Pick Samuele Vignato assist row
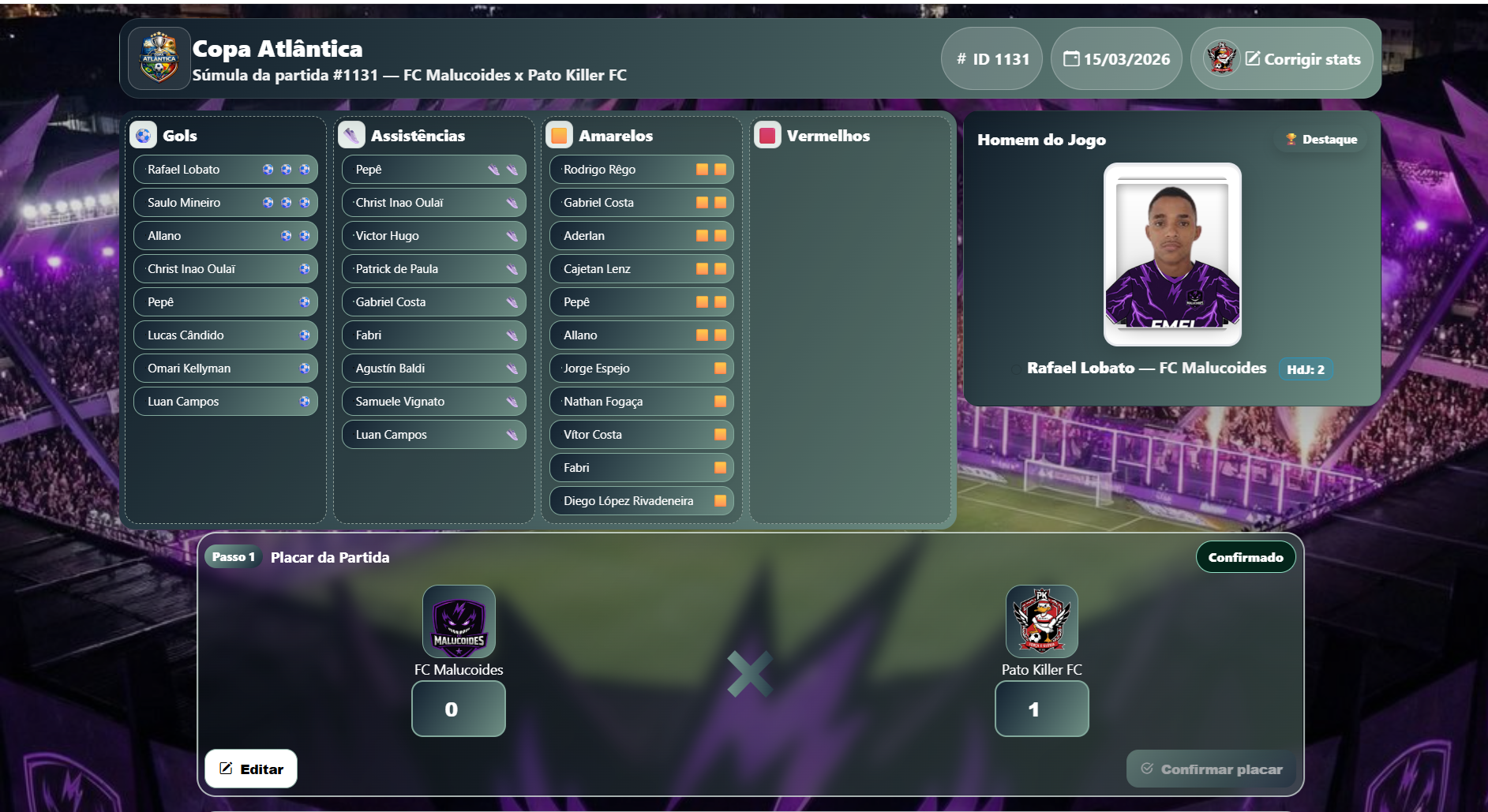Viewport: 1488px width, 812px height. (433, 402)
